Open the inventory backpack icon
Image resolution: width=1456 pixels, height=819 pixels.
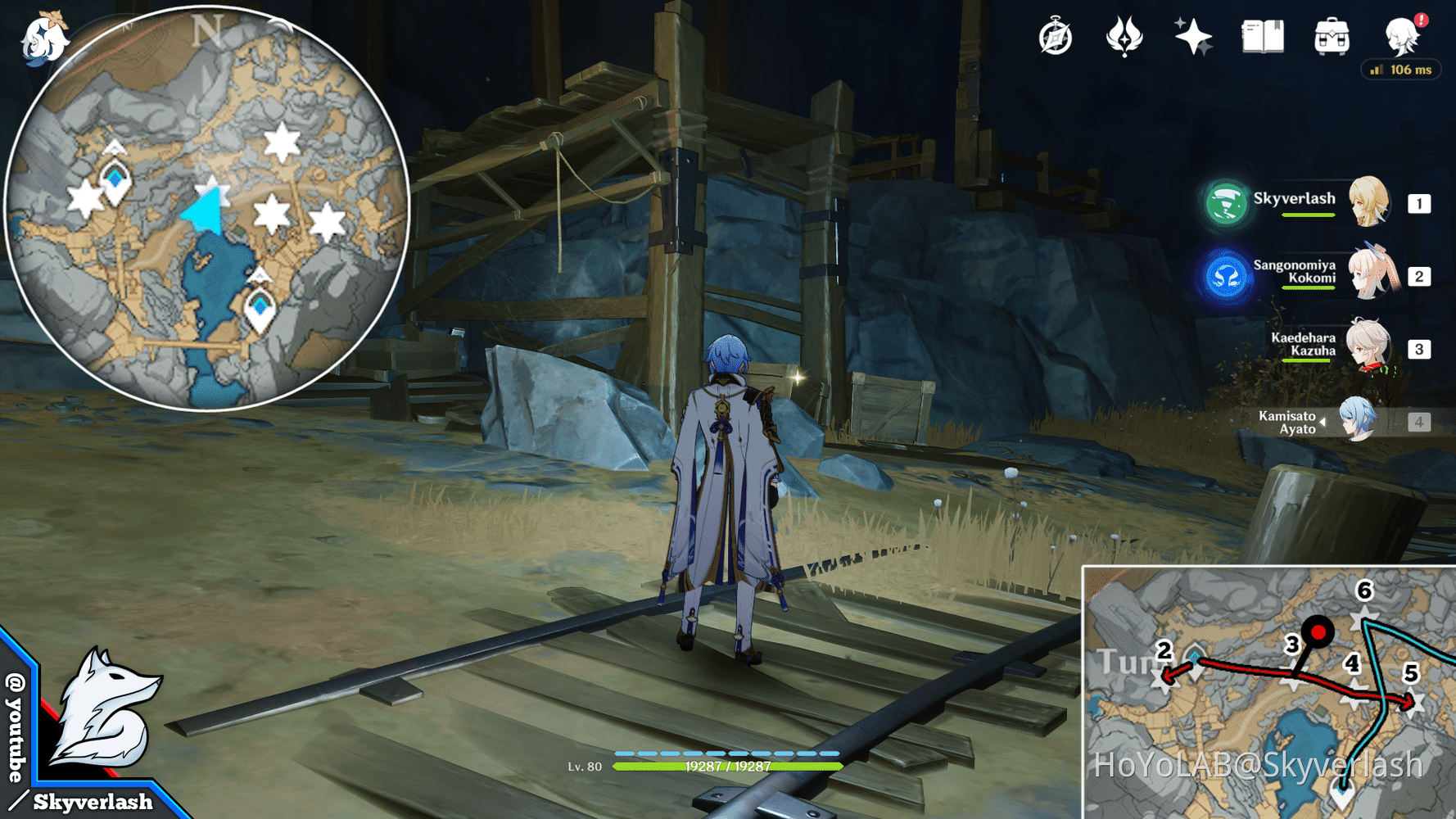(1332, 37)
